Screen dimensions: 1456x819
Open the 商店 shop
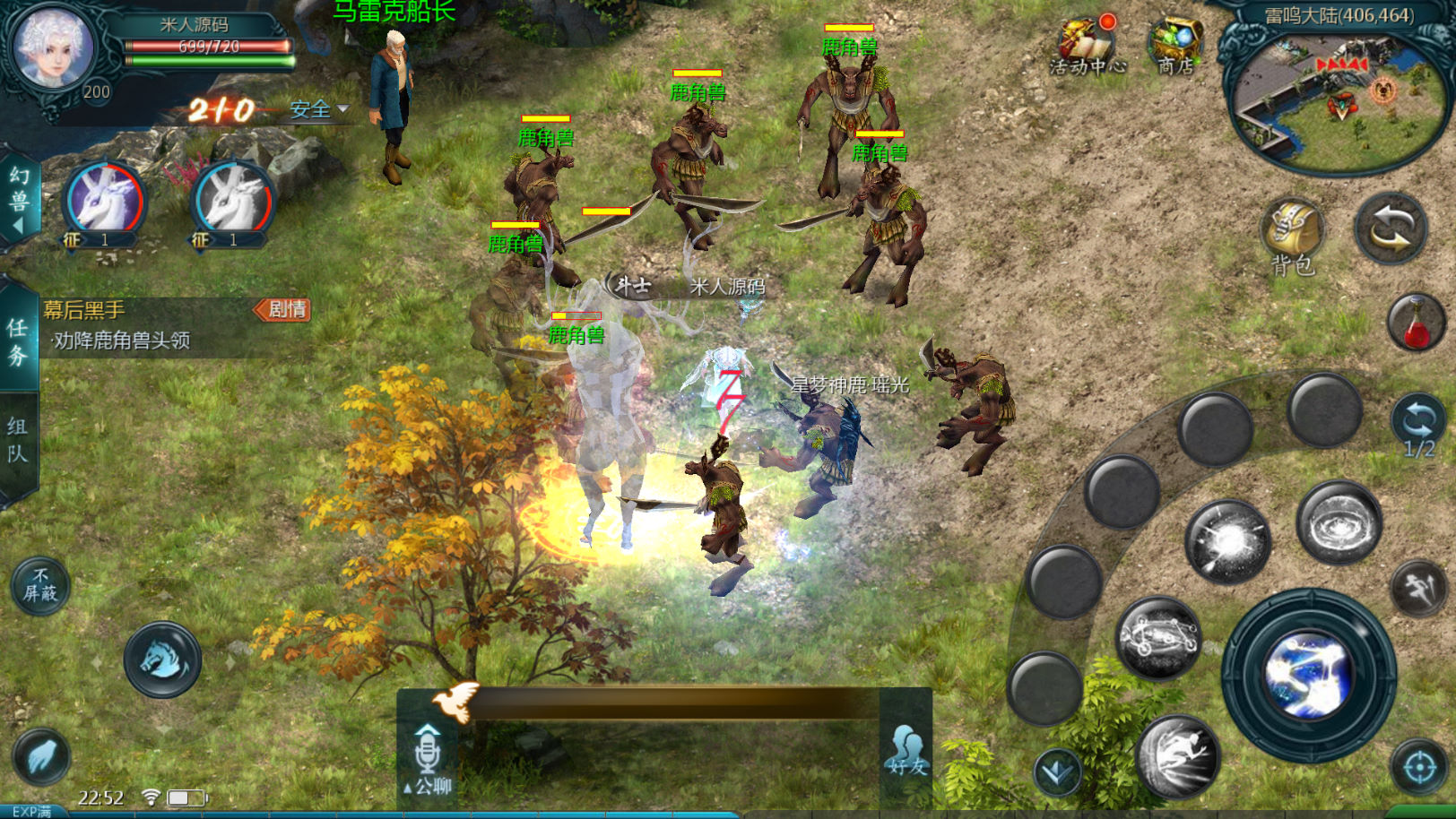point(1175,46)
